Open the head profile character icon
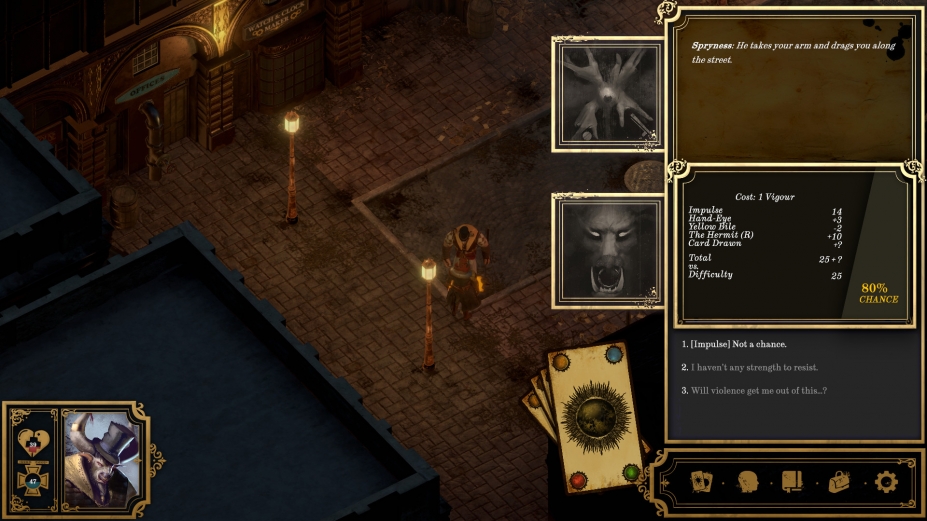This screenshot has width=927, height=521. pos(748,482)
